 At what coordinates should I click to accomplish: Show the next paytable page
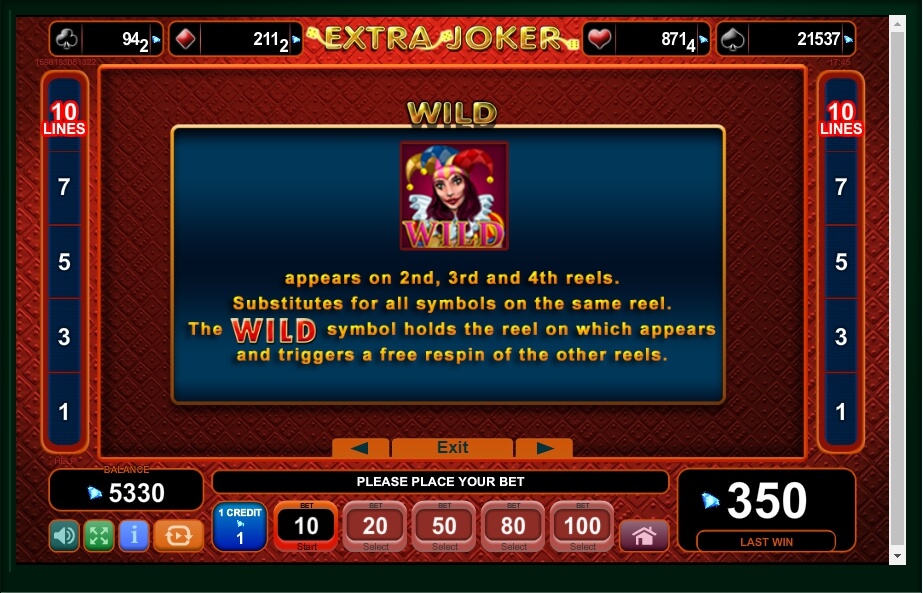click(x=543, y=447)
